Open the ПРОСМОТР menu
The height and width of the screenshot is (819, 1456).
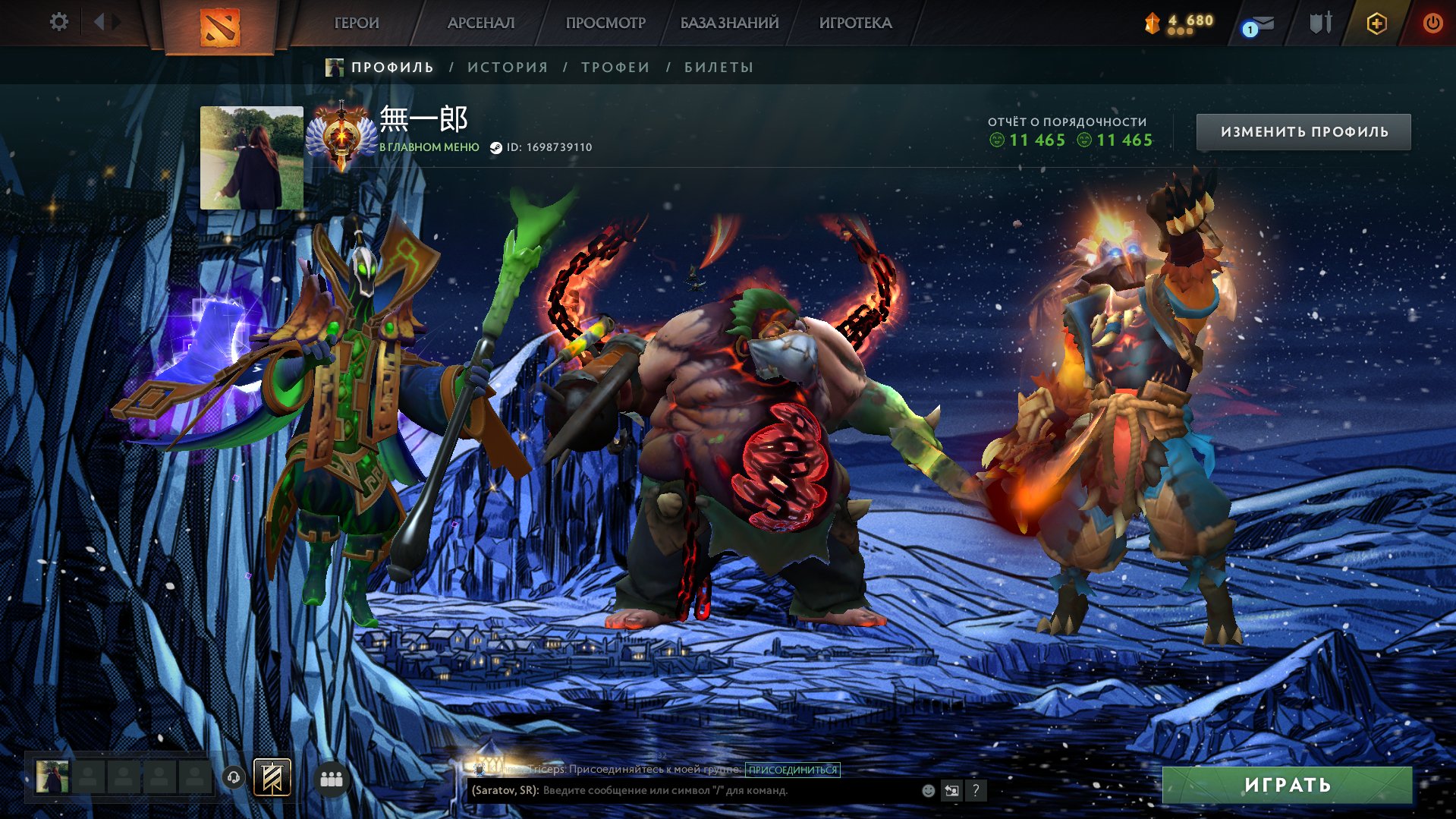tap(605, 24)
